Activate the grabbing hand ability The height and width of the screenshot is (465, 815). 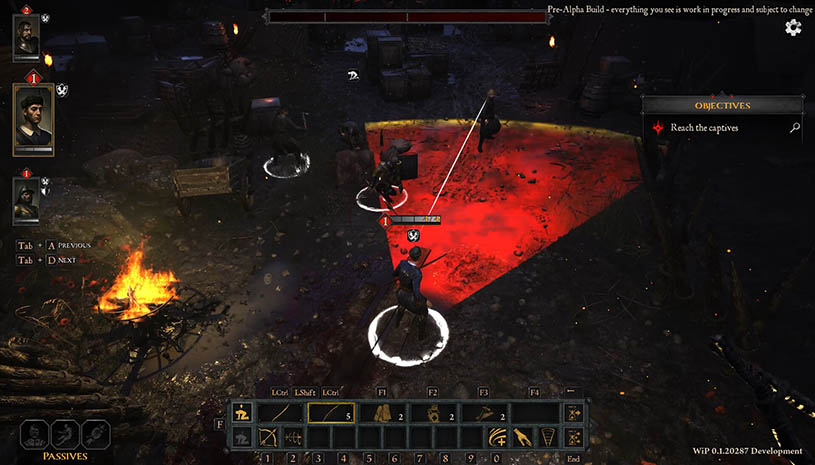coord(522,437)
